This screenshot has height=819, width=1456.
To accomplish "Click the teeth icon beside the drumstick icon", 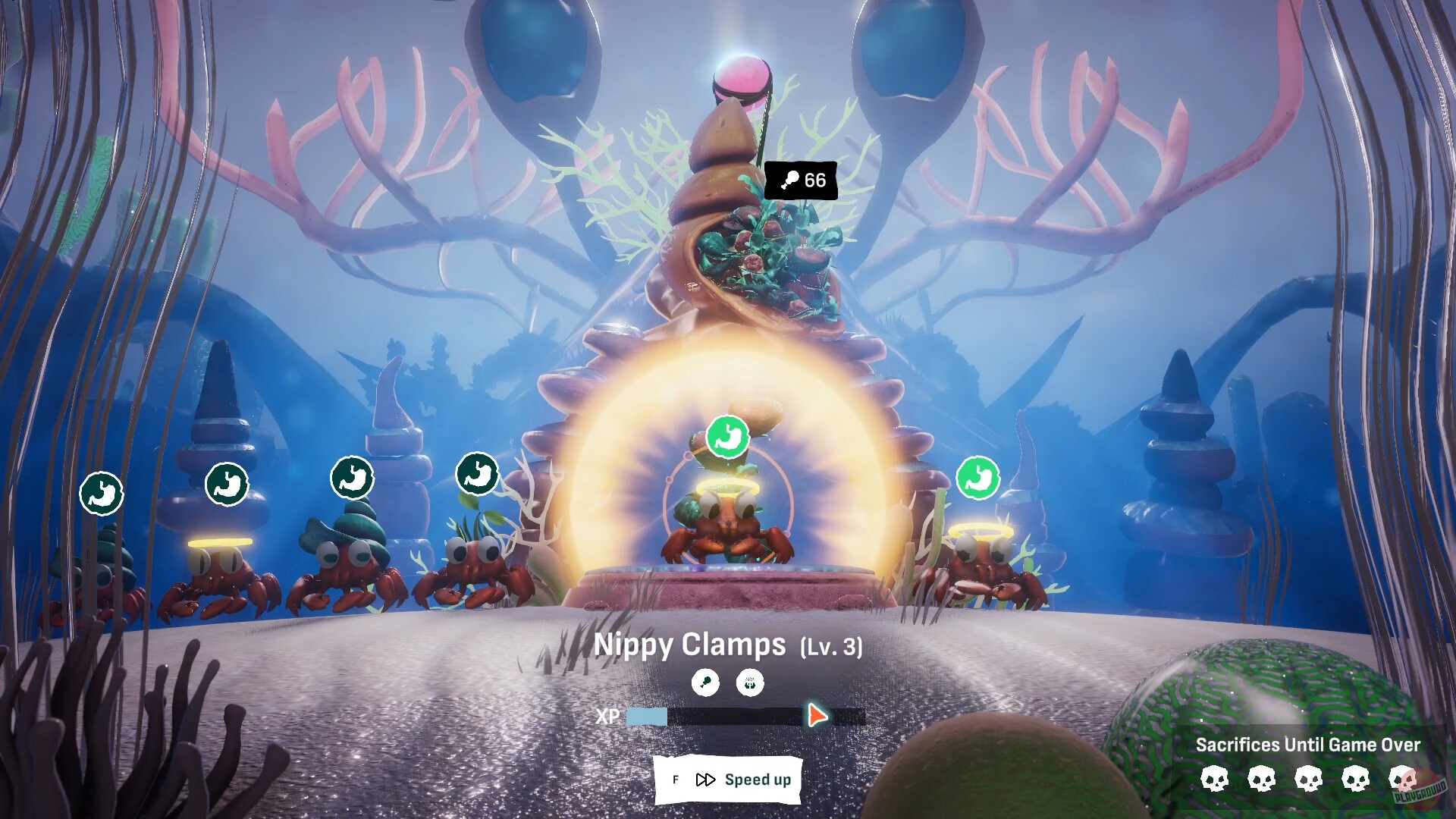I will tap(749, 682).
